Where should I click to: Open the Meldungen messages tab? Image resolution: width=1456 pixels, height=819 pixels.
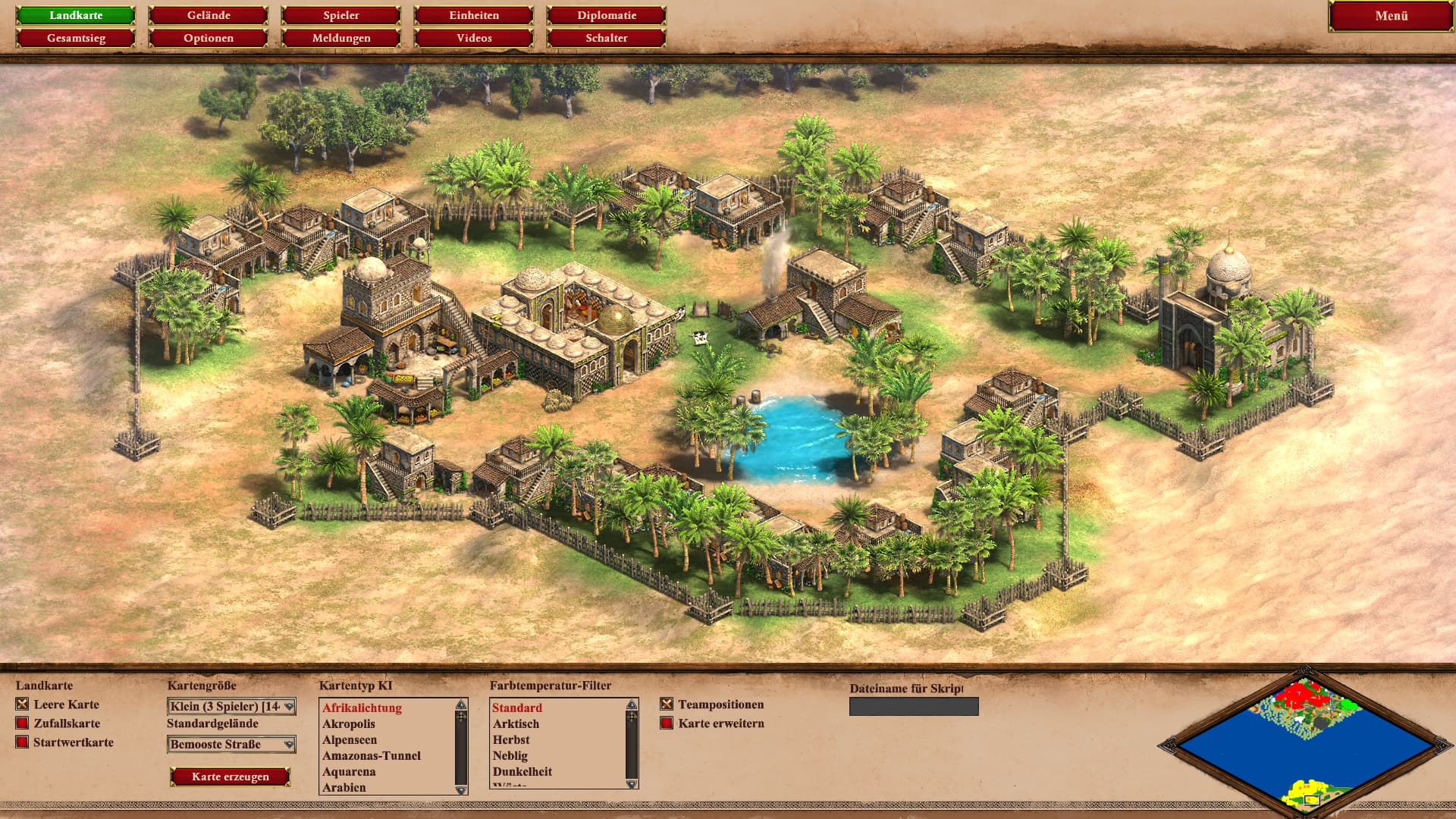click(341, 38)
